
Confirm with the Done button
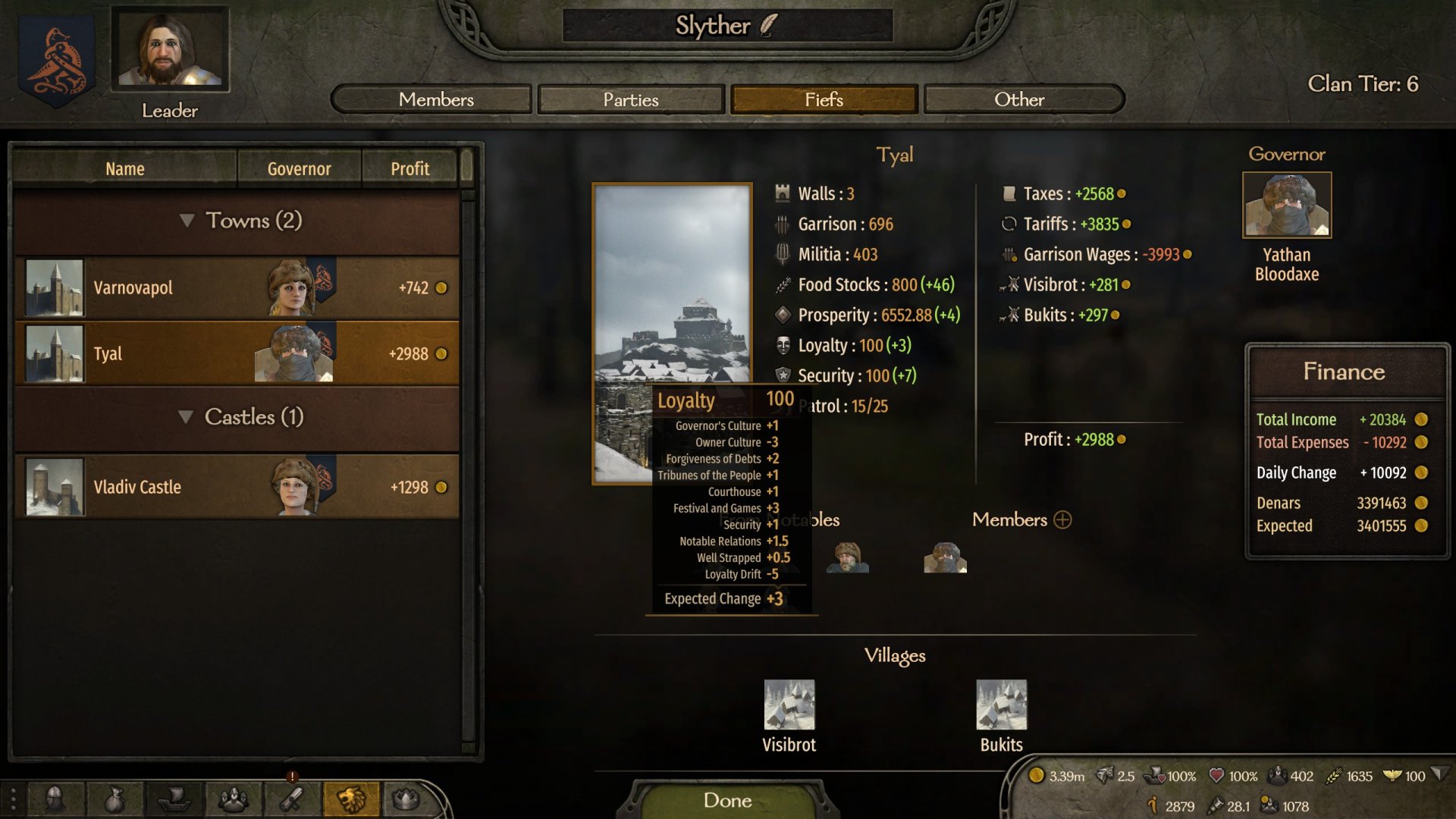coord(727,800)
